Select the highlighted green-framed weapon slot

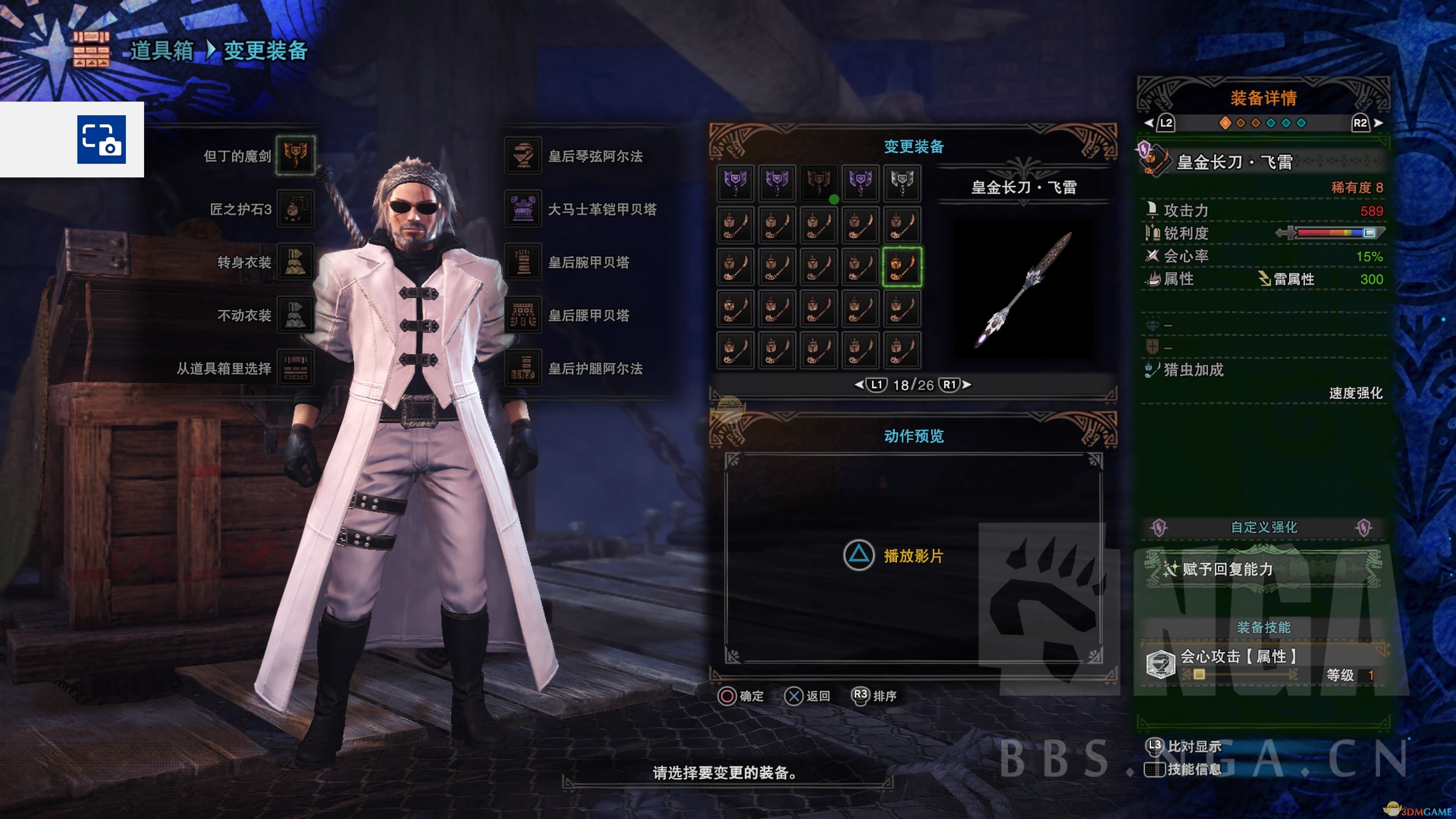[902, 267]
